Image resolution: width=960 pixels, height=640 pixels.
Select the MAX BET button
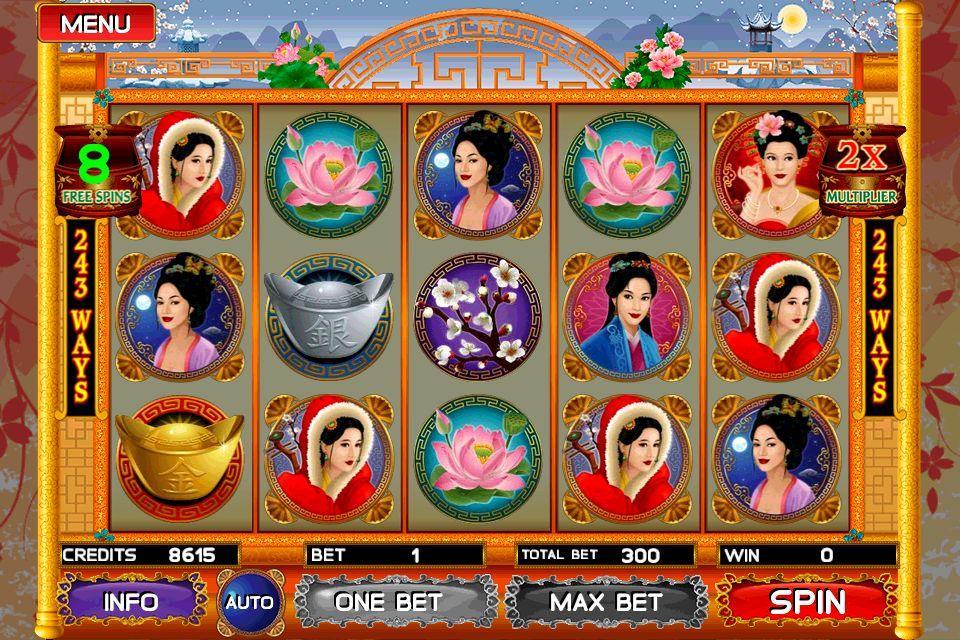(606, 602)
